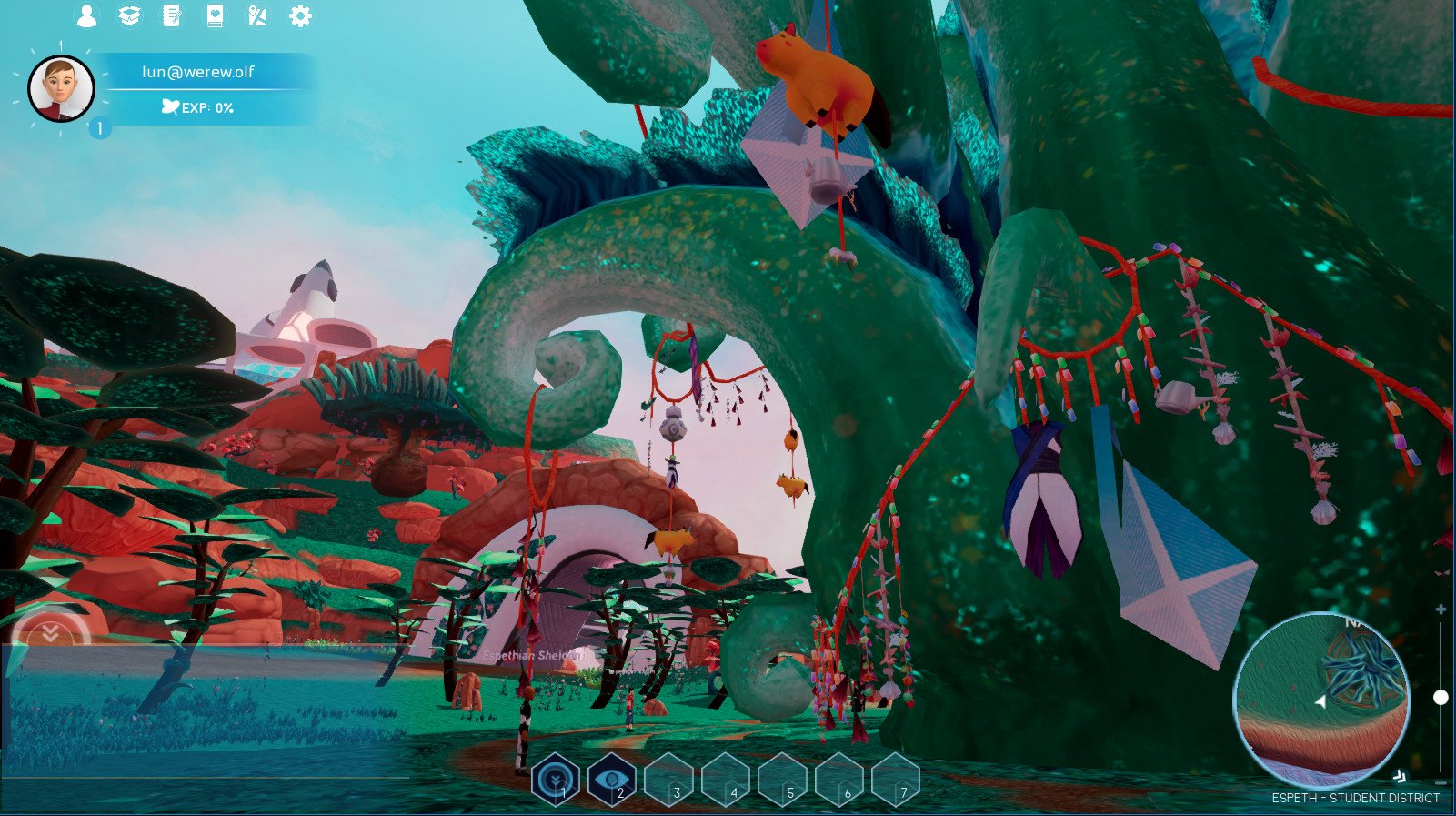Open the player profile person icon
The width and height of the screenshot is (1456, 816).
point(87,15)
